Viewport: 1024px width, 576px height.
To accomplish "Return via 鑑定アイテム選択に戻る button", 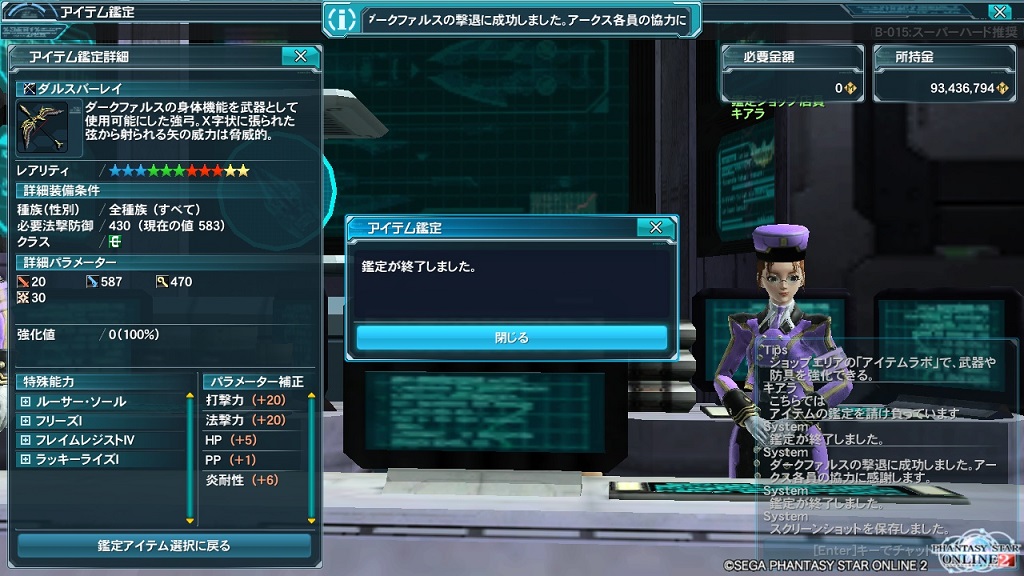I will click(164, 546).
